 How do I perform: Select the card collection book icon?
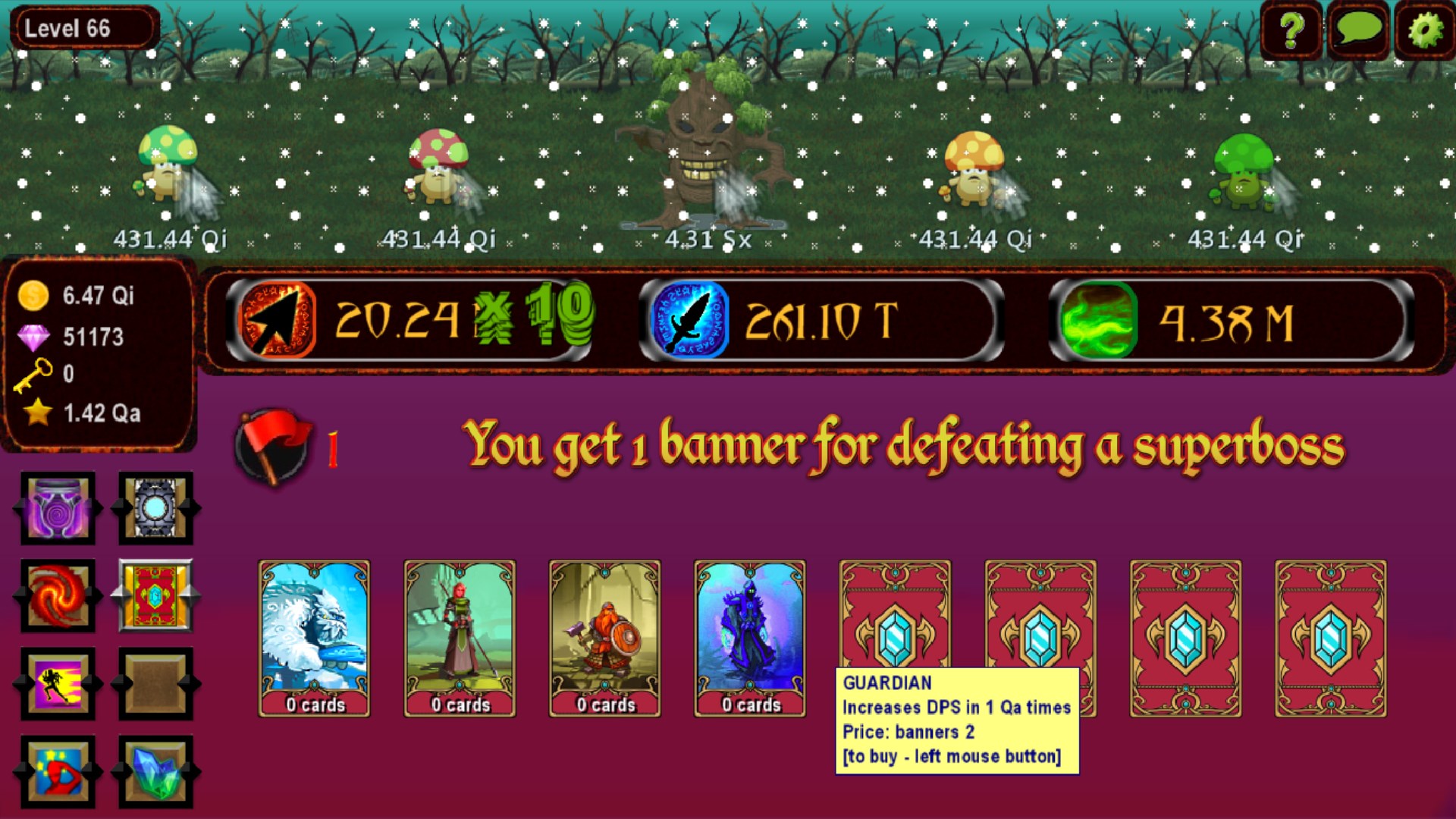click(155, 595)
